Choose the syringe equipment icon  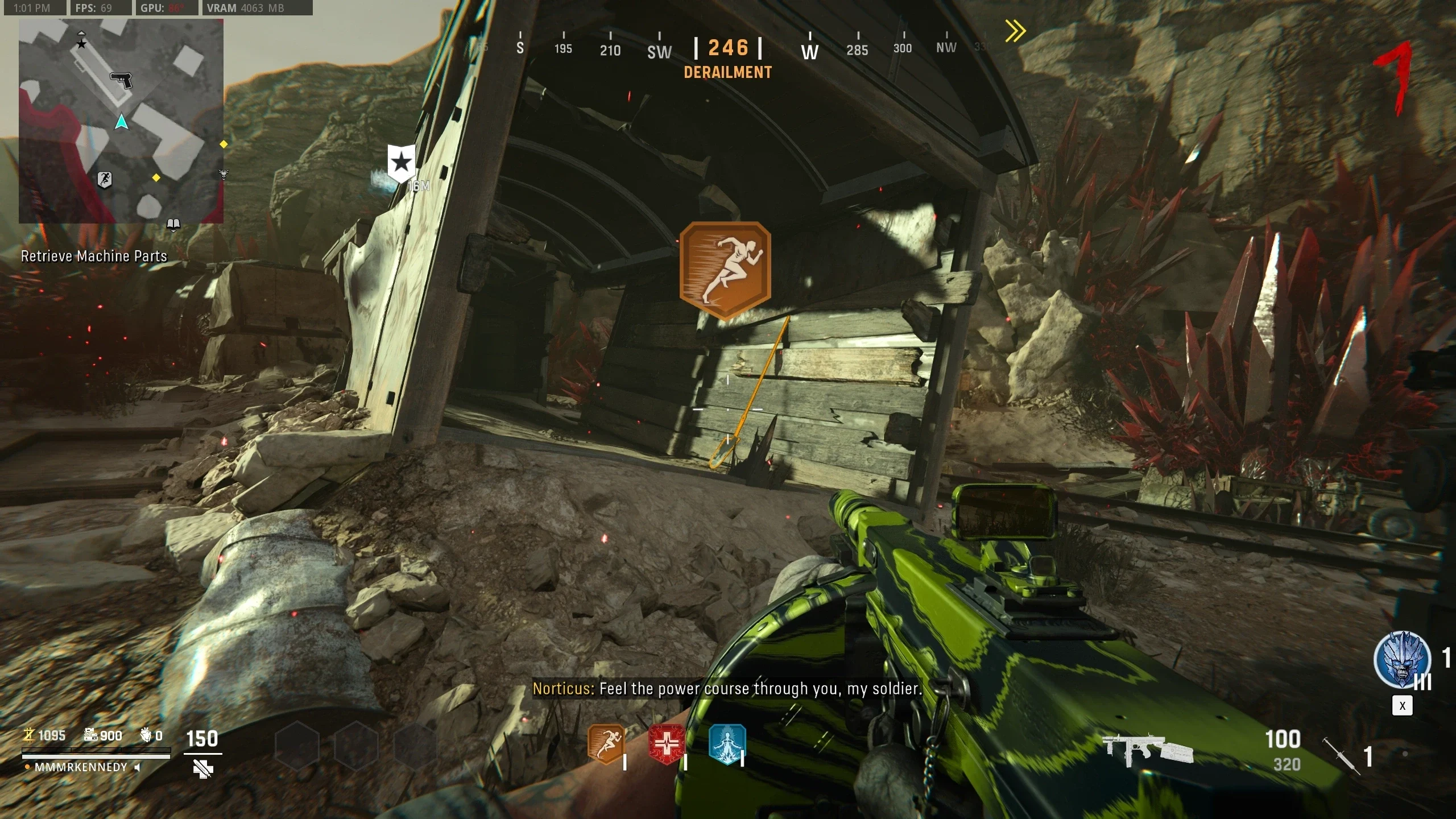[1342, 755]
